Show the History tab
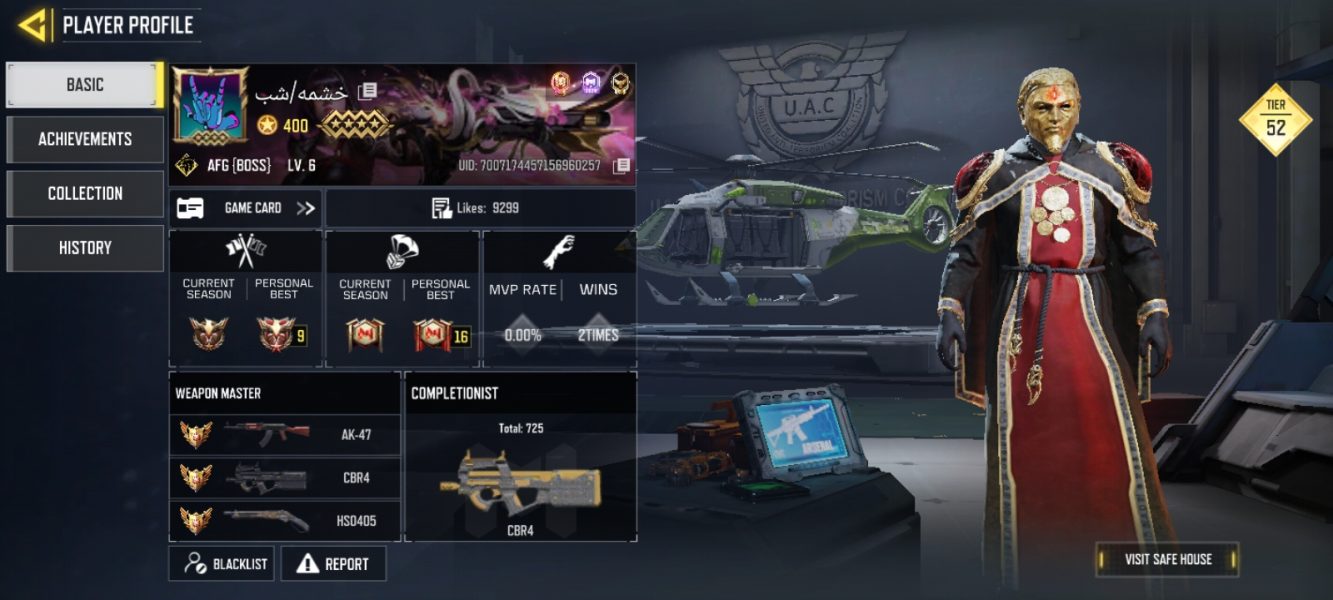The image size is (1333, 600). [x=85, y=248]
